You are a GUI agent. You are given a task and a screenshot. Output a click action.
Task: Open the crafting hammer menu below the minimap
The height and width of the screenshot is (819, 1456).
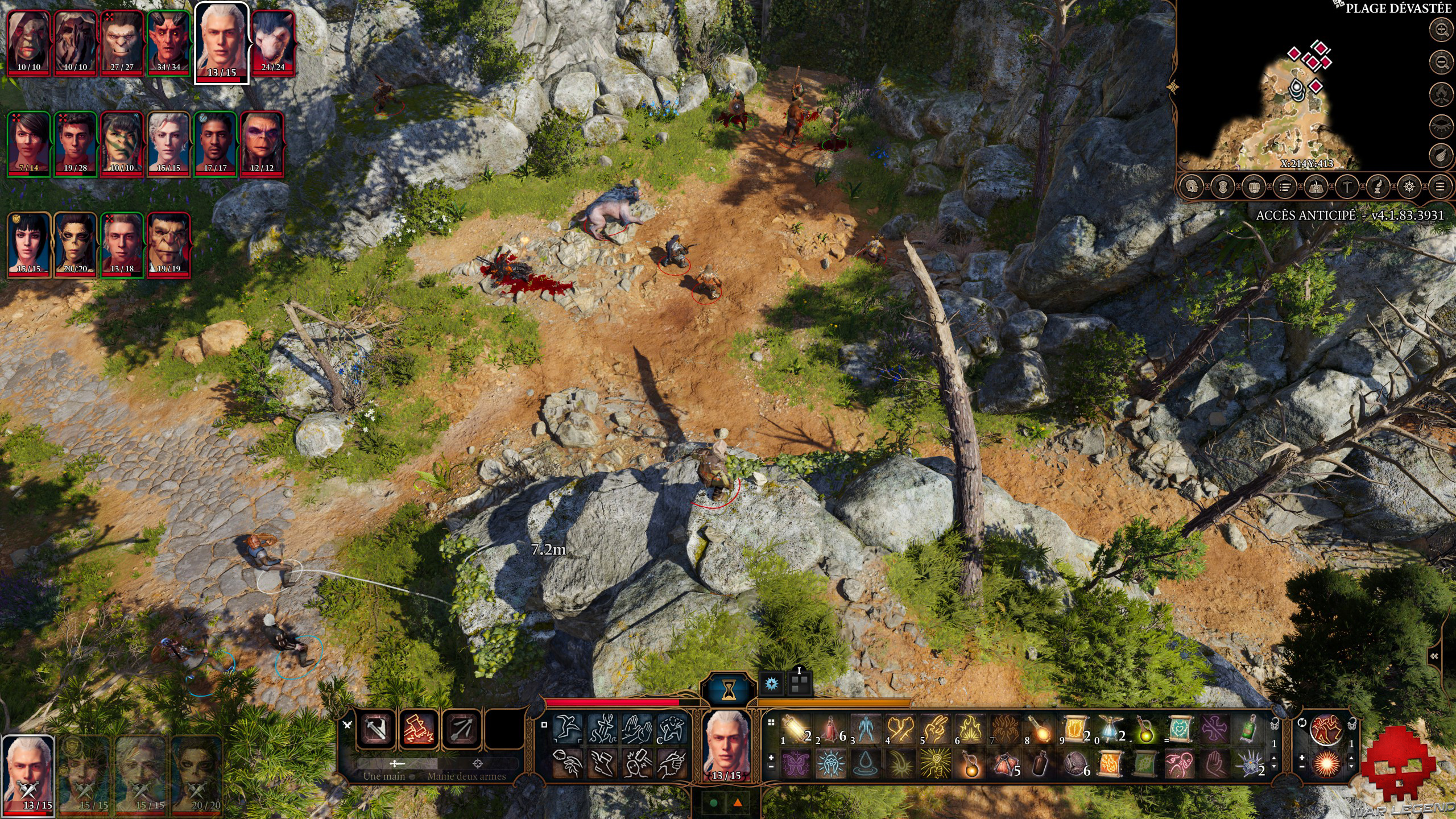click(1346, 187)
